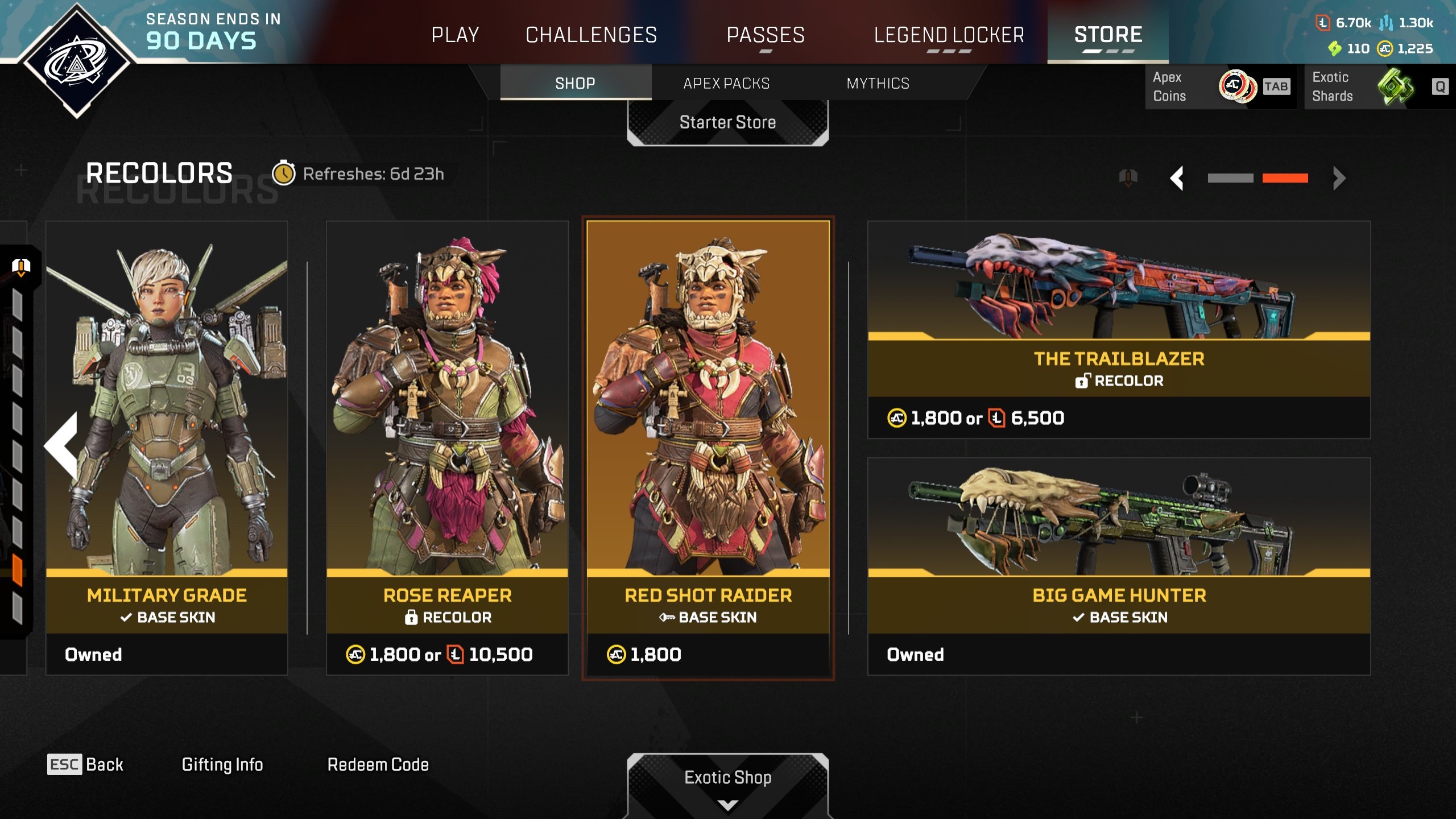Go down to the Exotic Shop
The width and height of the screenshot is (1456, 819).
[x=727, y=778]
